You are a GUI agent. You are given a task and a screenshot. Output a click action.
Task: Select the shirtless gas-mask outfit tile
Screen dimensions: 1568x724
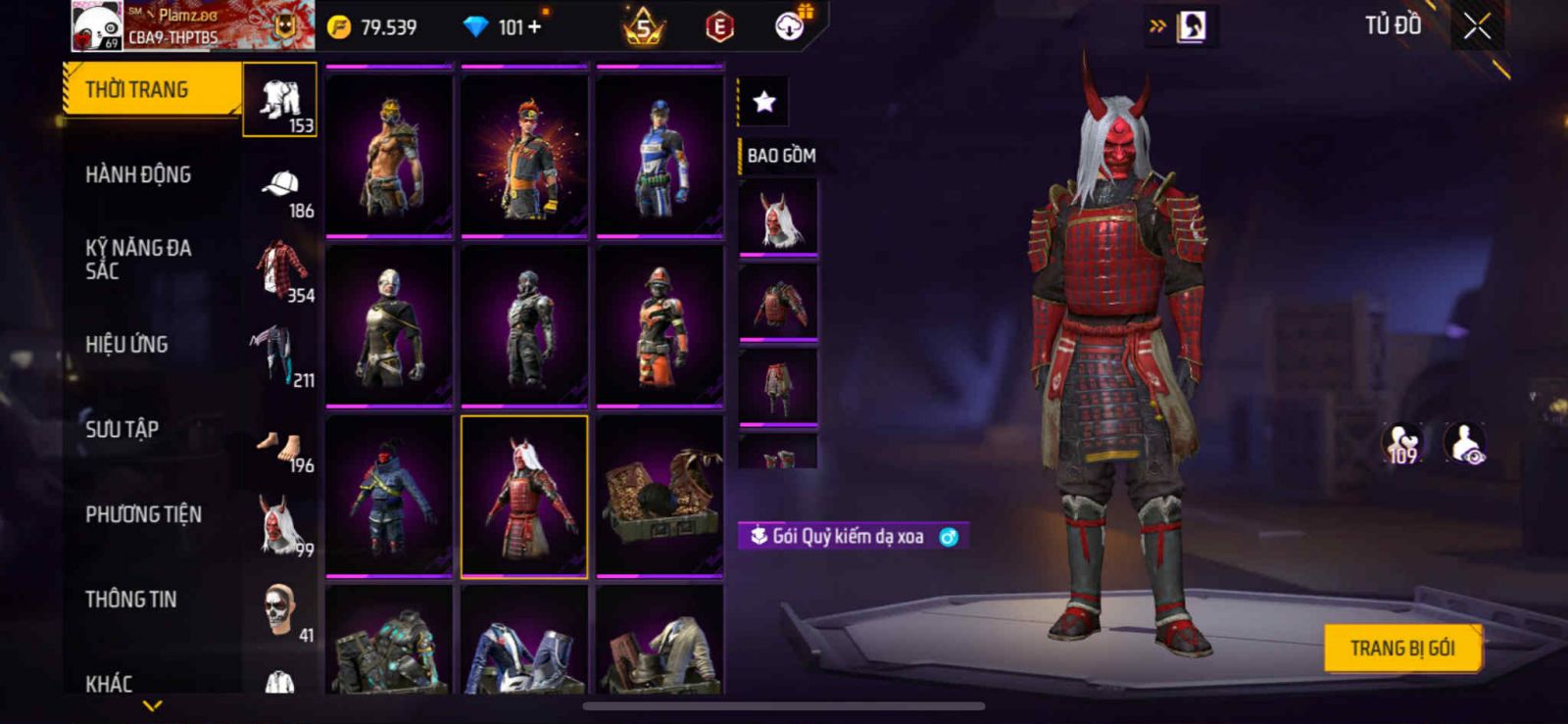(389, 155)
